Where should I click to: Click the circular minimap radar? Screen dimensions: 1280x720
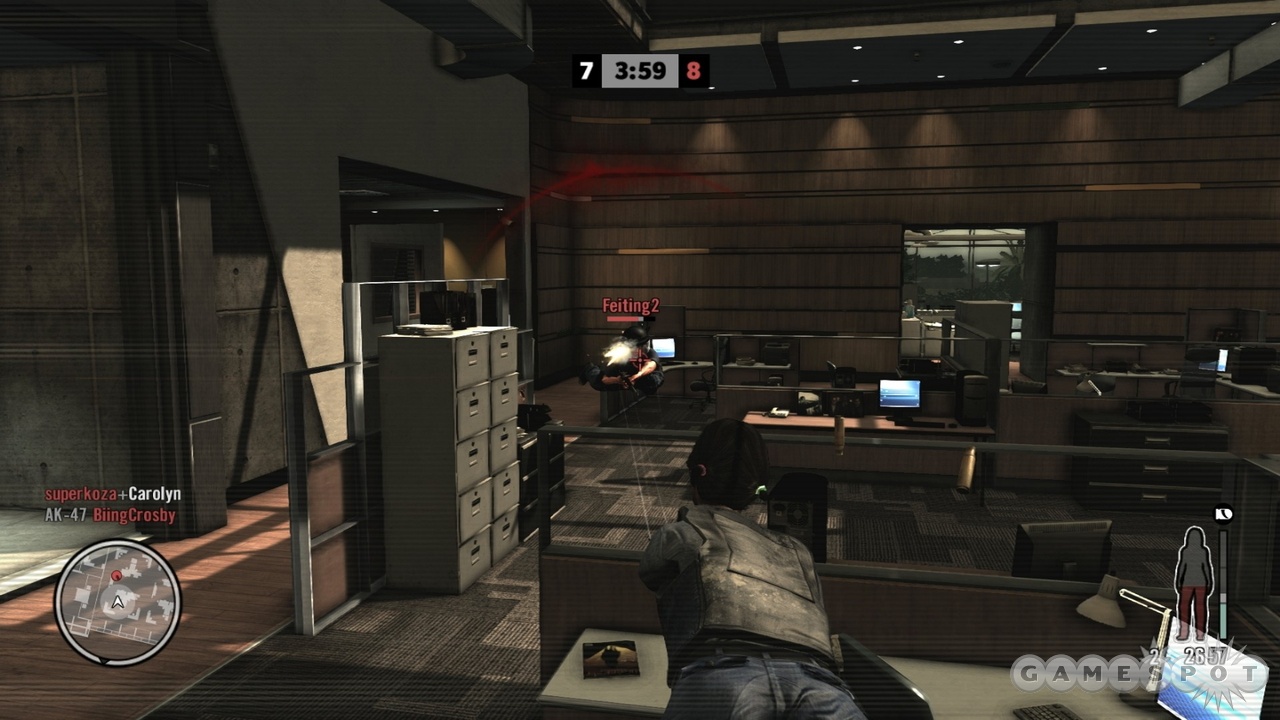pyautogui.click(x=118, y=601)
